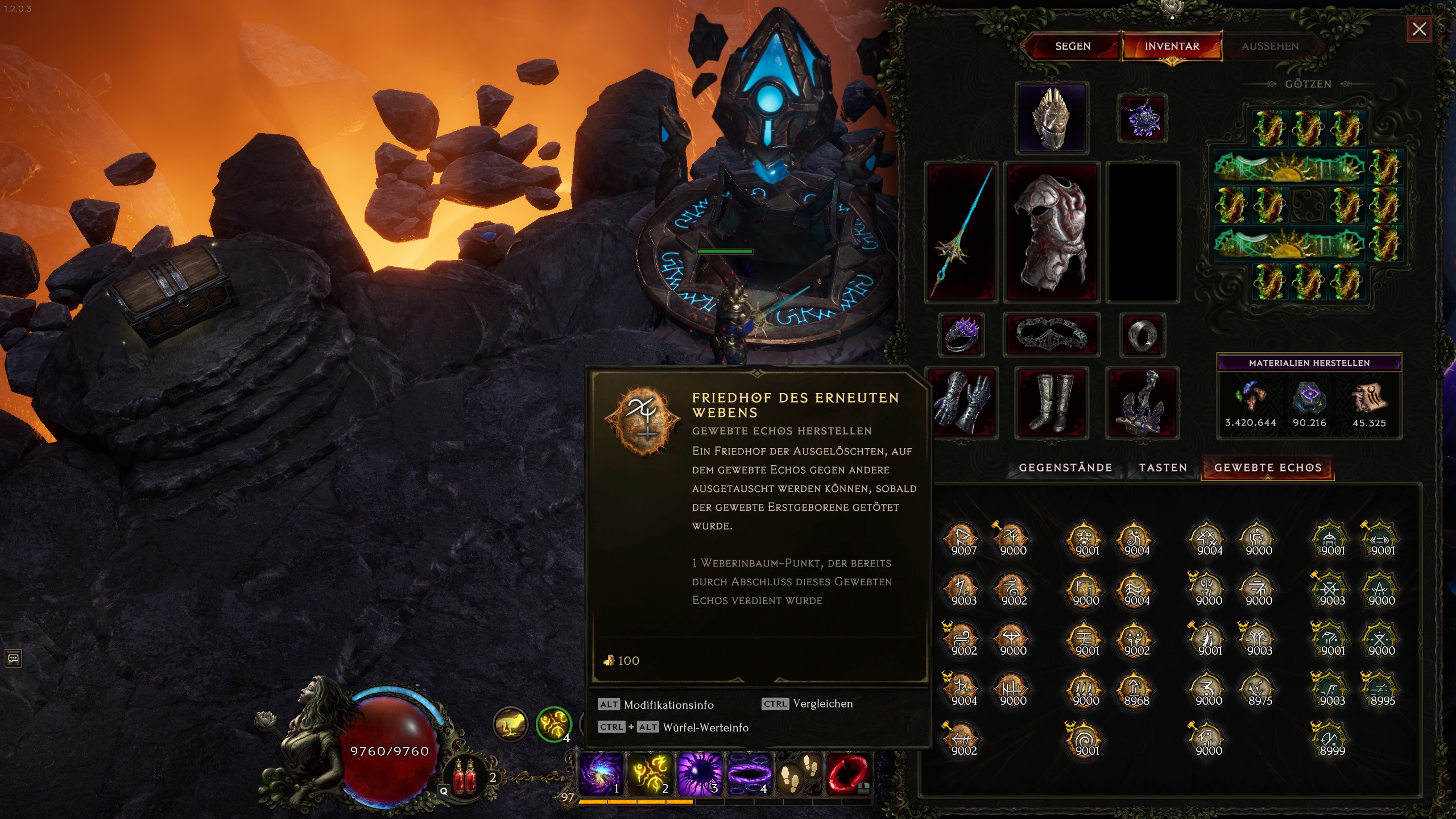
Task: Show the Gegenstände item tab
Action: [1065, 468]
